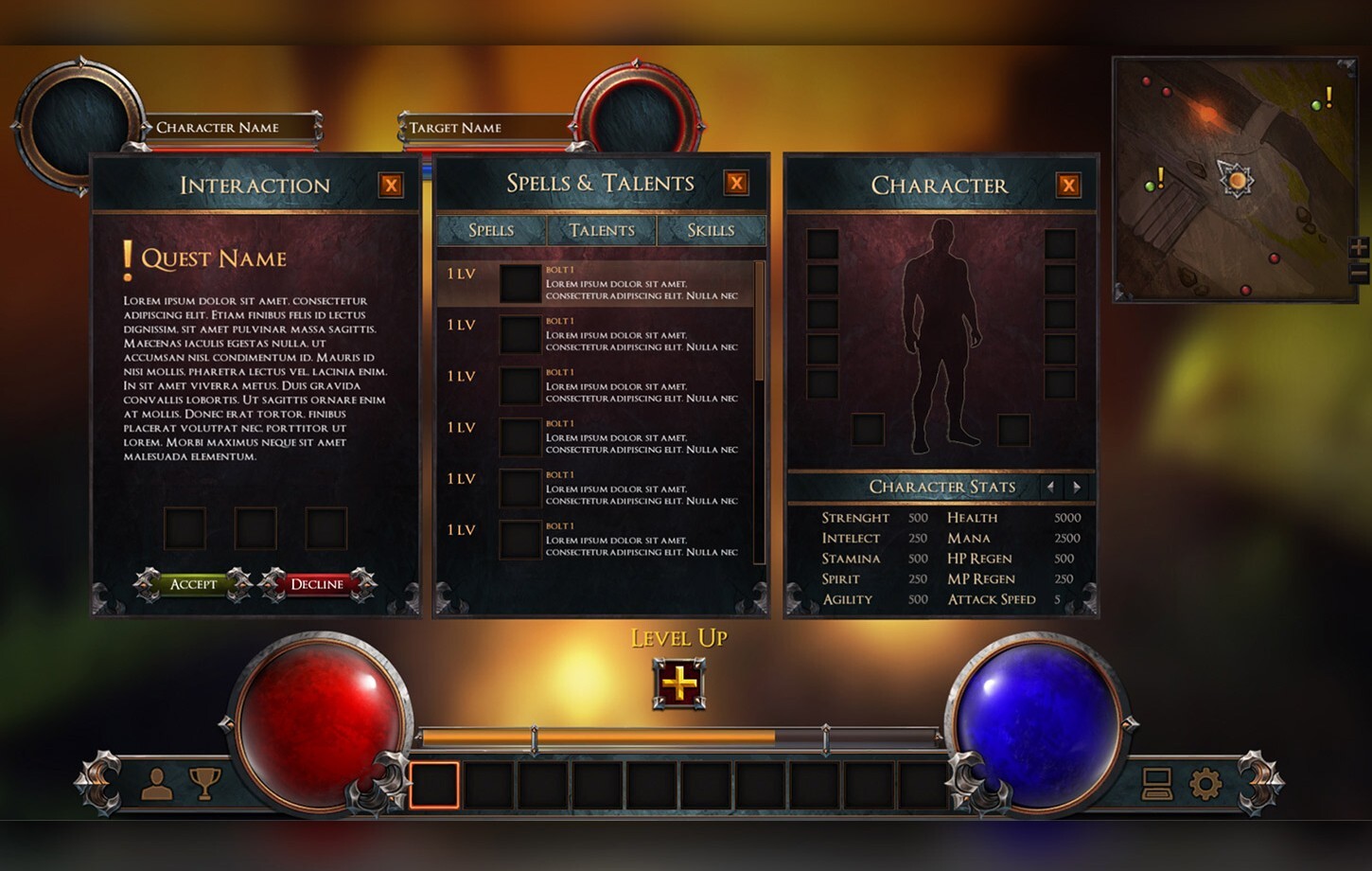Click the quest exclamation mark beside Quest Name
Image resolution: width=1372 pixels, height=871 pixels.
click(x=129, y=257)
